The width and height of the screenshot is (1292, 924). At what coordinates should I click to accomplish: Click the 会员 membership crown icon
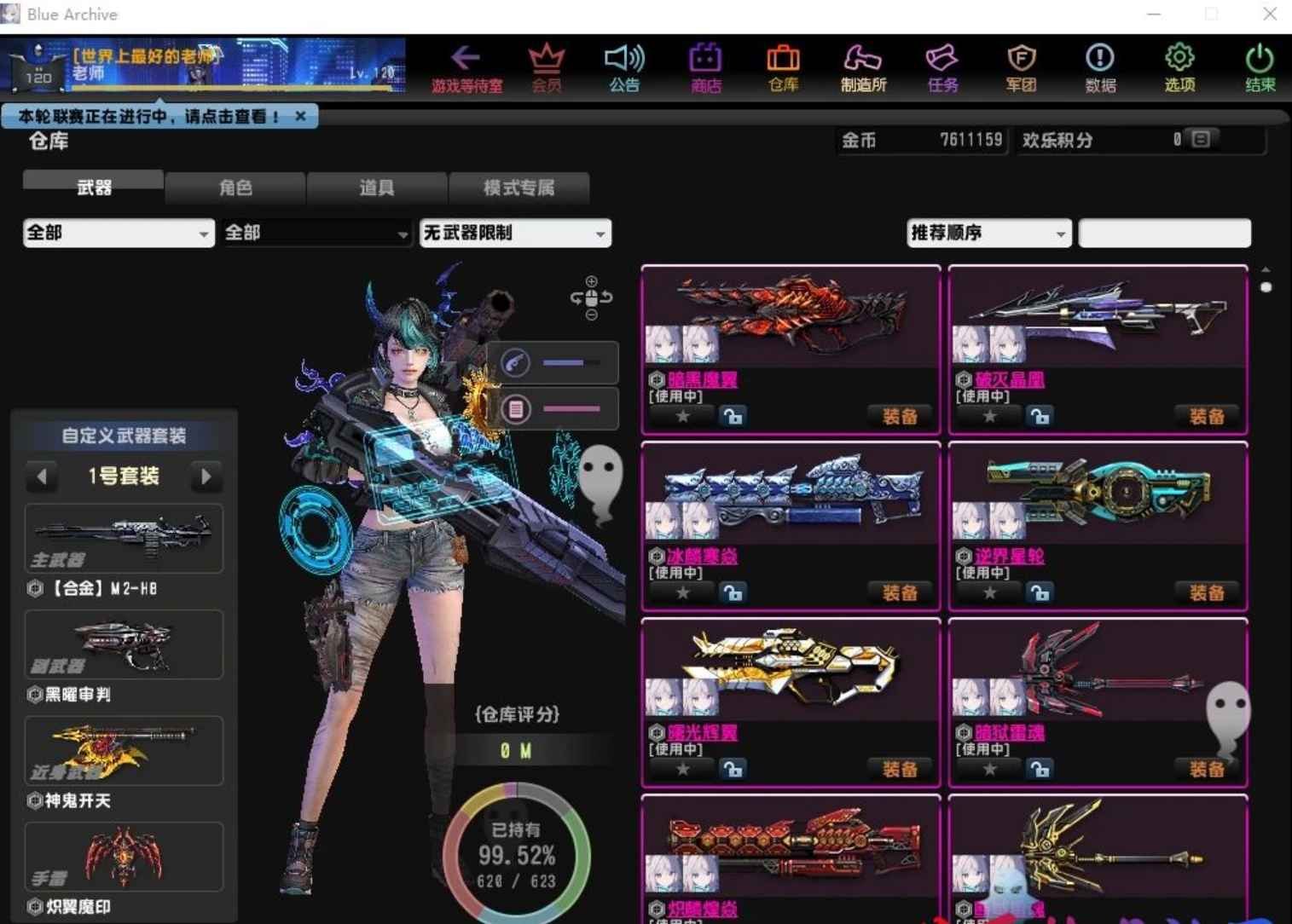click(546, 68)
